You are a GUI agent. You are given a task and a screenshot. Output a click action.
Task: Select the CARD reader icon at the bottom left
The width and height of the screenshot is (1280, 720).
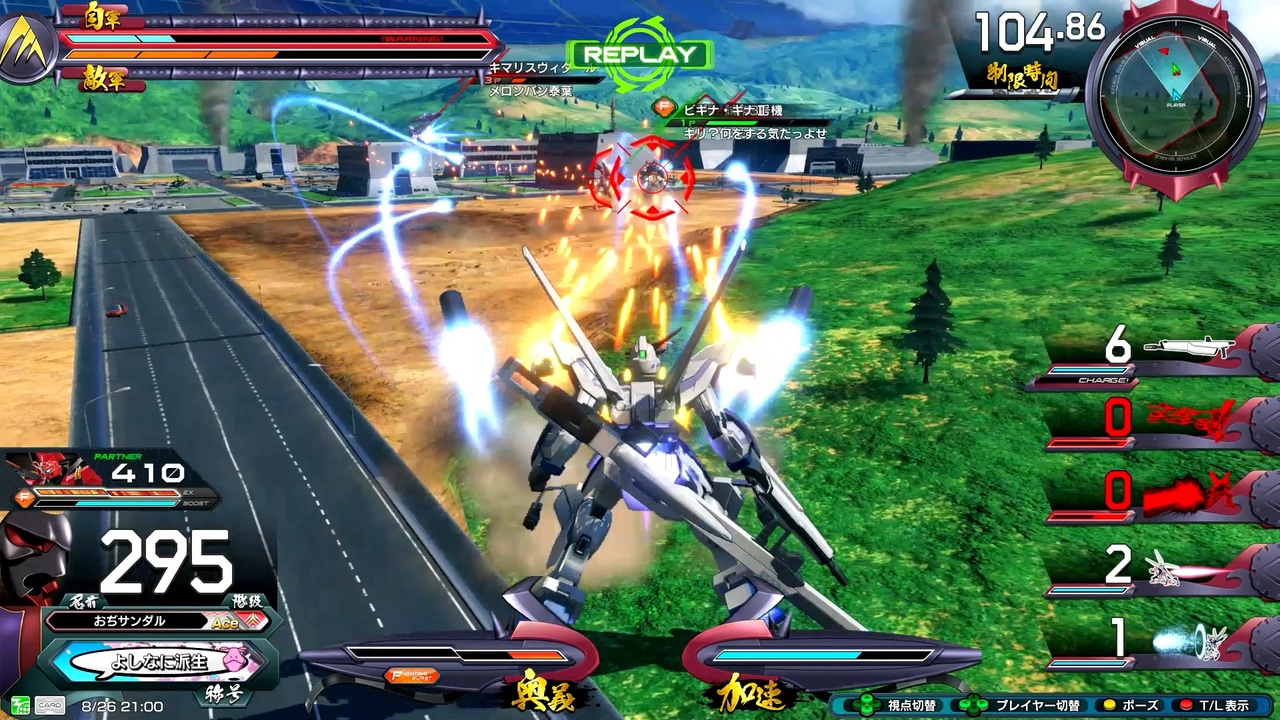click(50, 705)
